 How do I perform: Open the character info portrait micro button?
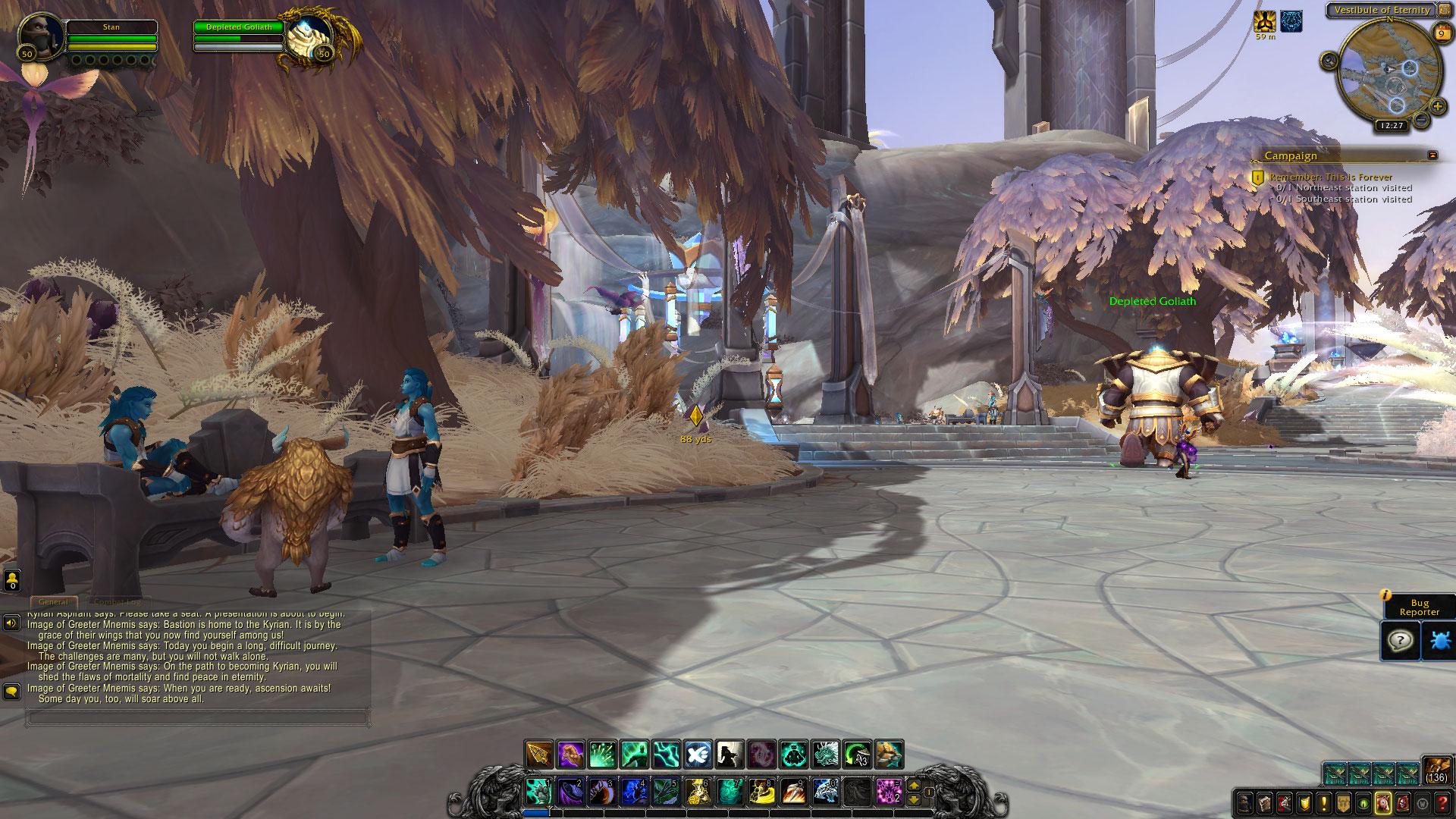coord(1245,802)
